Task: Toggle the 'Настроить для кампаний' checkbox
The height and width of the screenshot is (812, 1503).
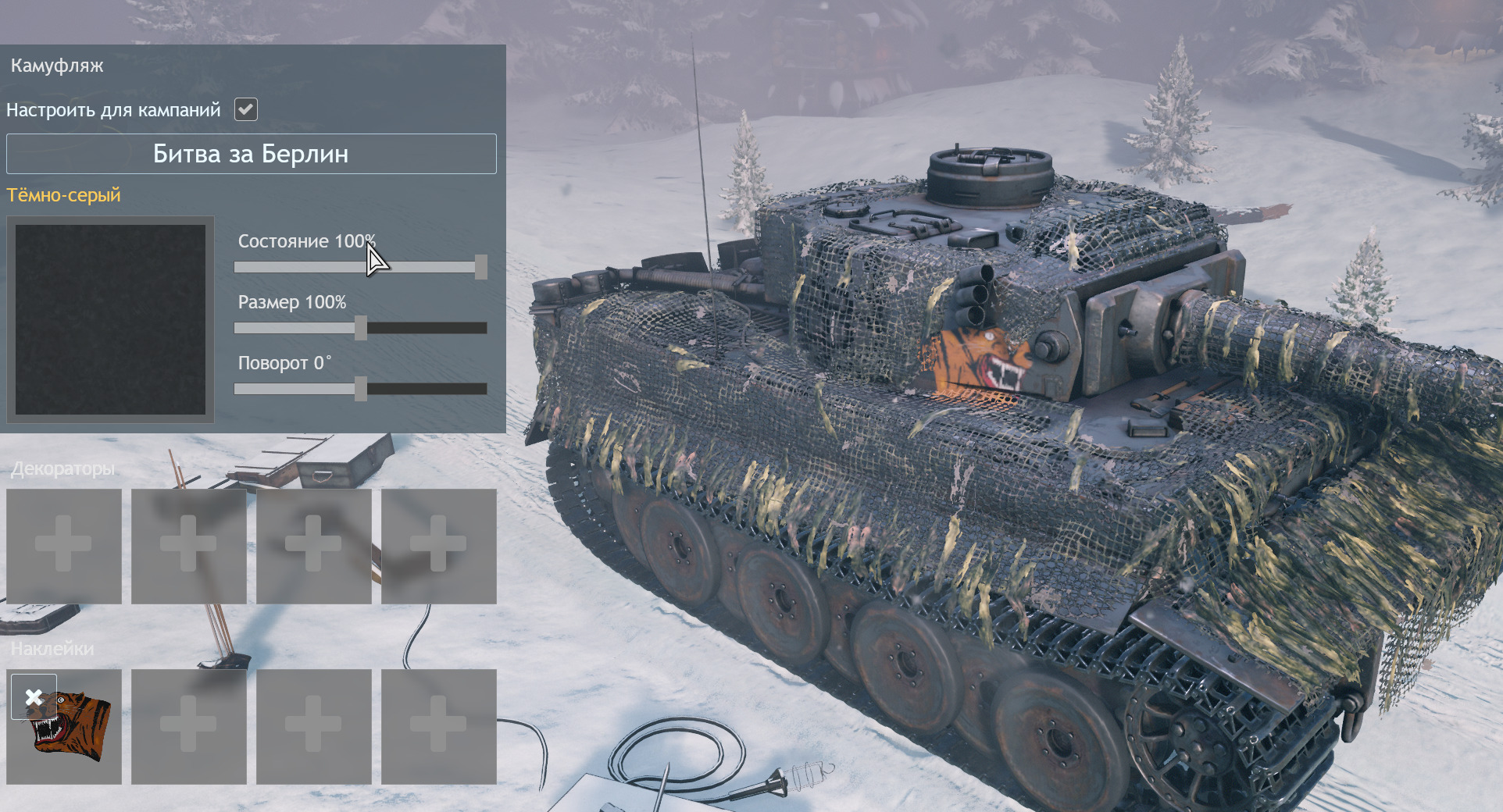Action: click(x=246, y=109)
